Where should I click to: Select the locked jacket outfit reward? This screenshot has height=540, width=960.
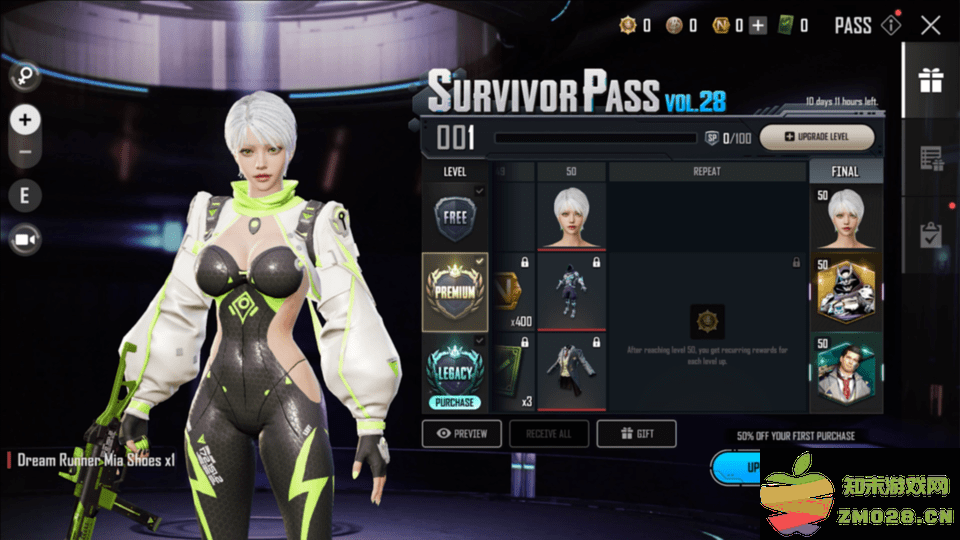tap(571, 371)
